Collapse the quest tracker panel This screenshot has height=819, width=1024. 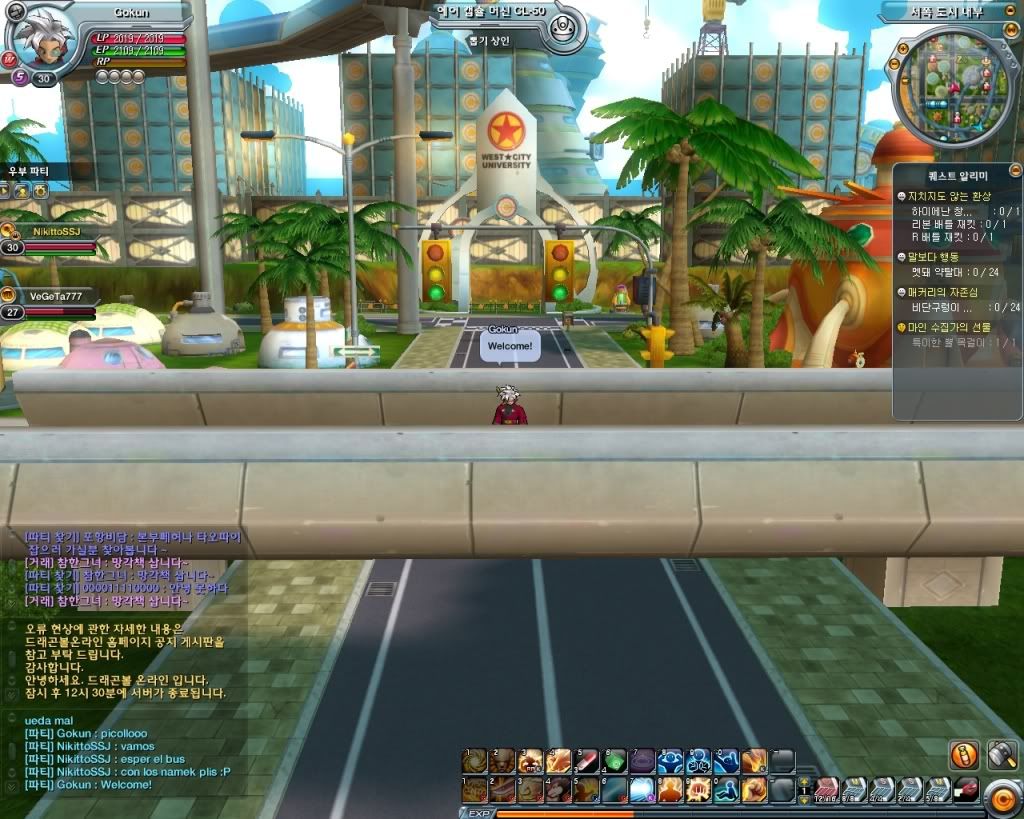point(1015,171)
